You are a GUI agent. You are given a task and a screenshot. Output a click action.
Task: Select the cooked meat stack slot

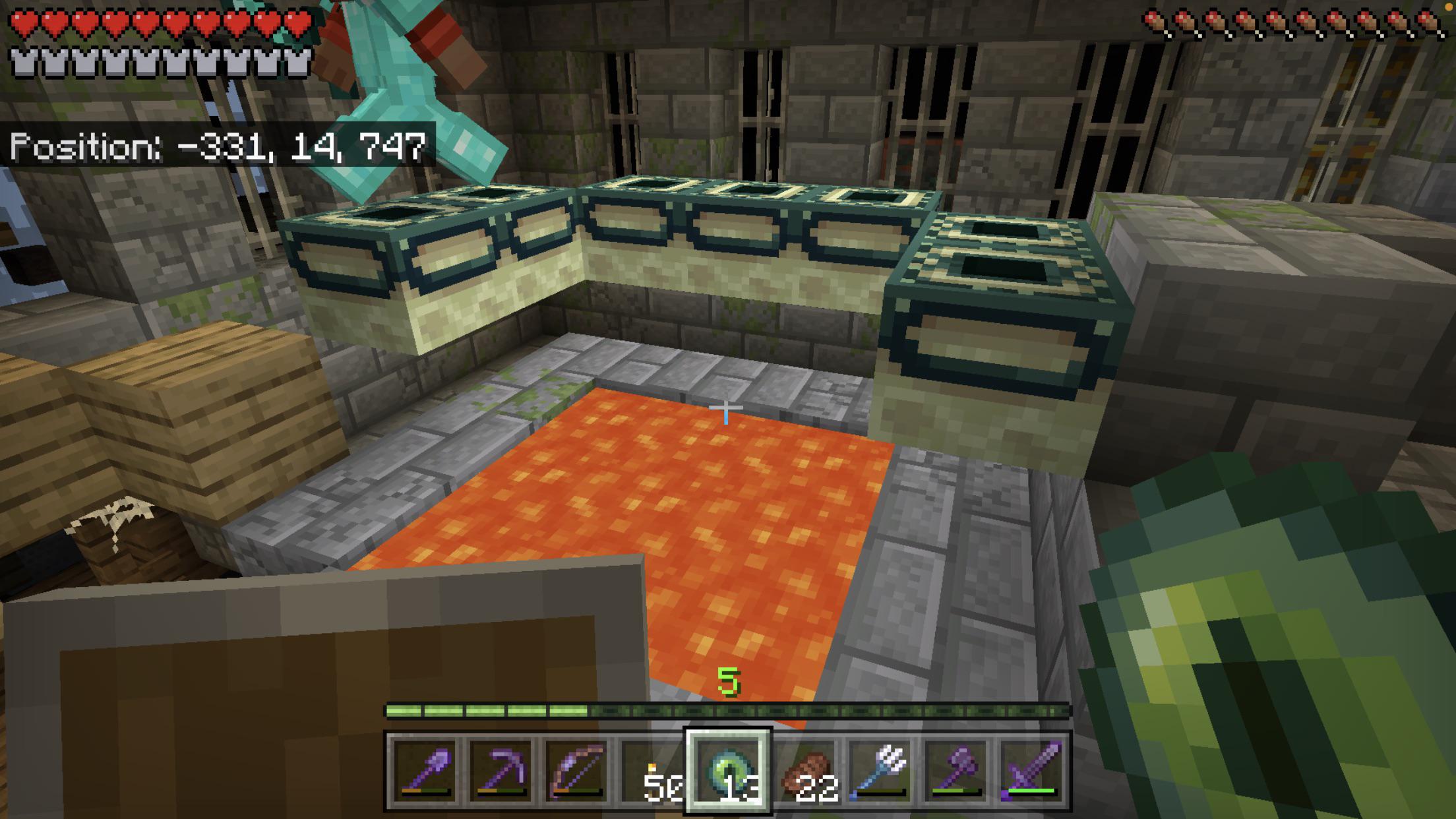pos(805,770)
